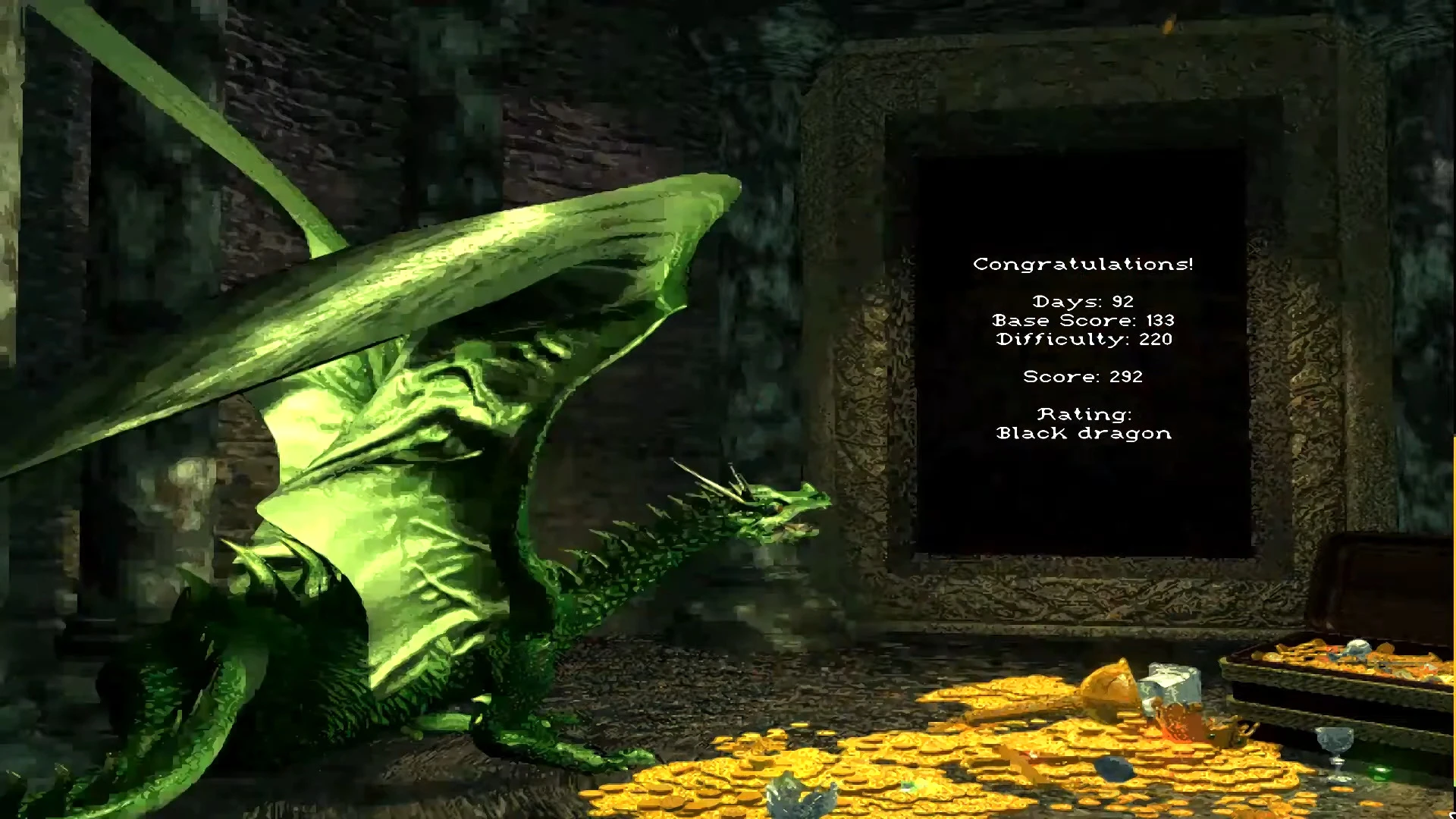The width and height of the screenshot is (1456, 819).
Task: Click the Days: 92 stat line
Action: (x=1083, y=301)
